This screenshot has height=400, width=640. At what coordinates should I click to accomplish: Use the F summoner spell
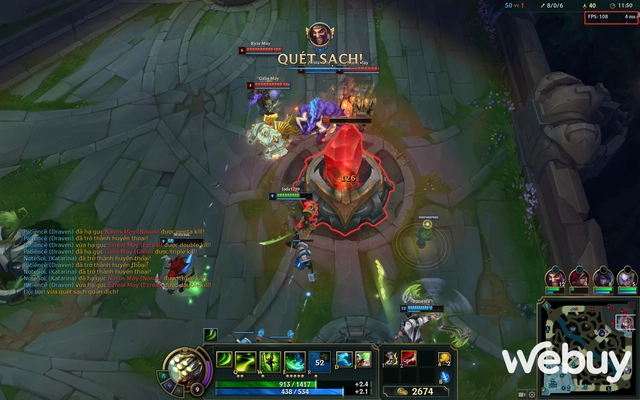click(362, 359)
